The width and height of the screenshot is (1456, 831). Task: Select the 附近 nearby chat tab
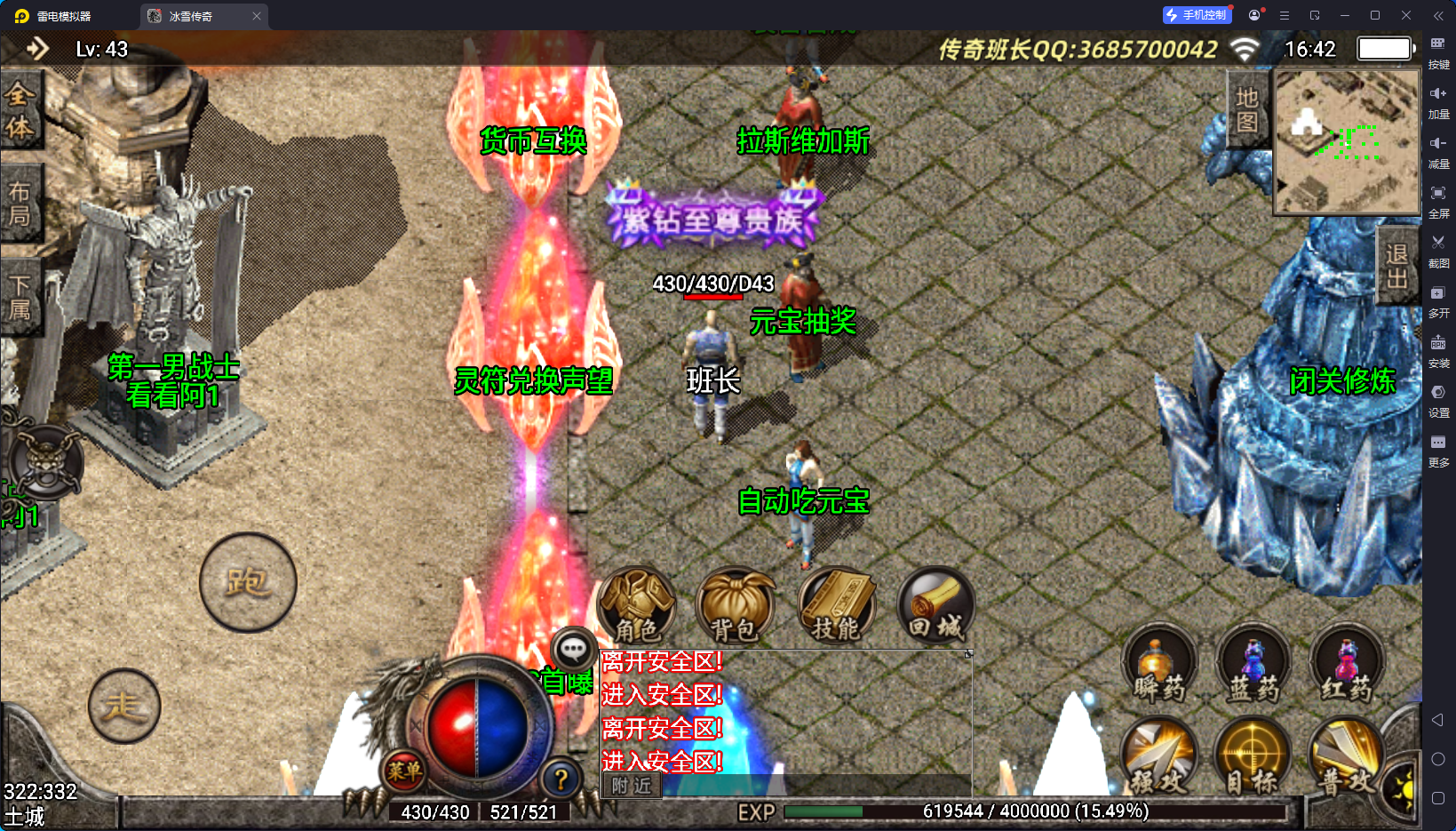point(632,786)
